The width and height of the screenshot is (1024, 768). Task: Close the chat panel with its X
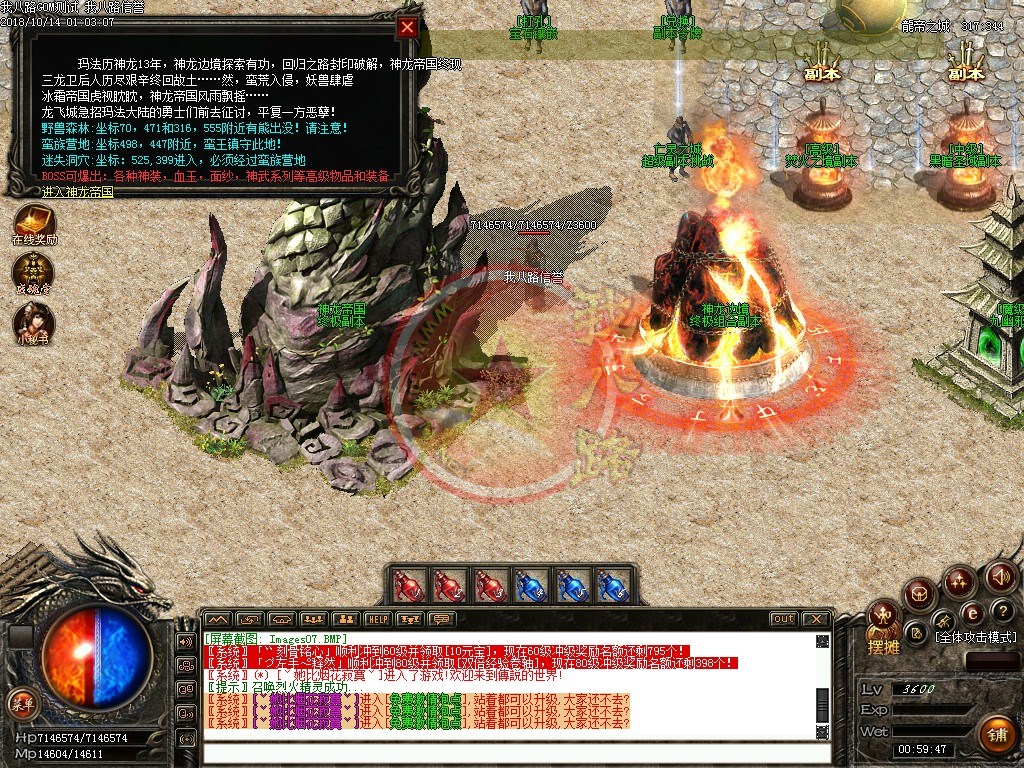point(817,619)
